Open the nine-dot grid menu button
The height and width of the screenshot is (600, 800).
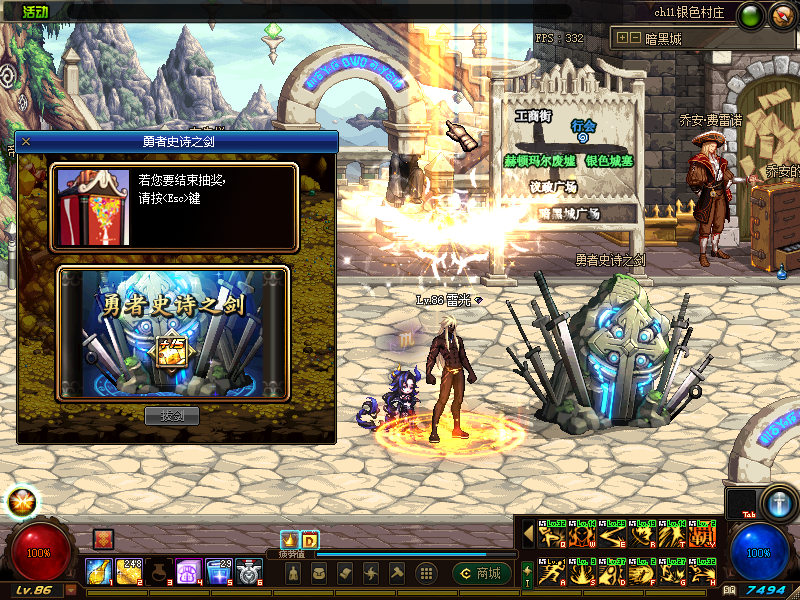(425, 573)
